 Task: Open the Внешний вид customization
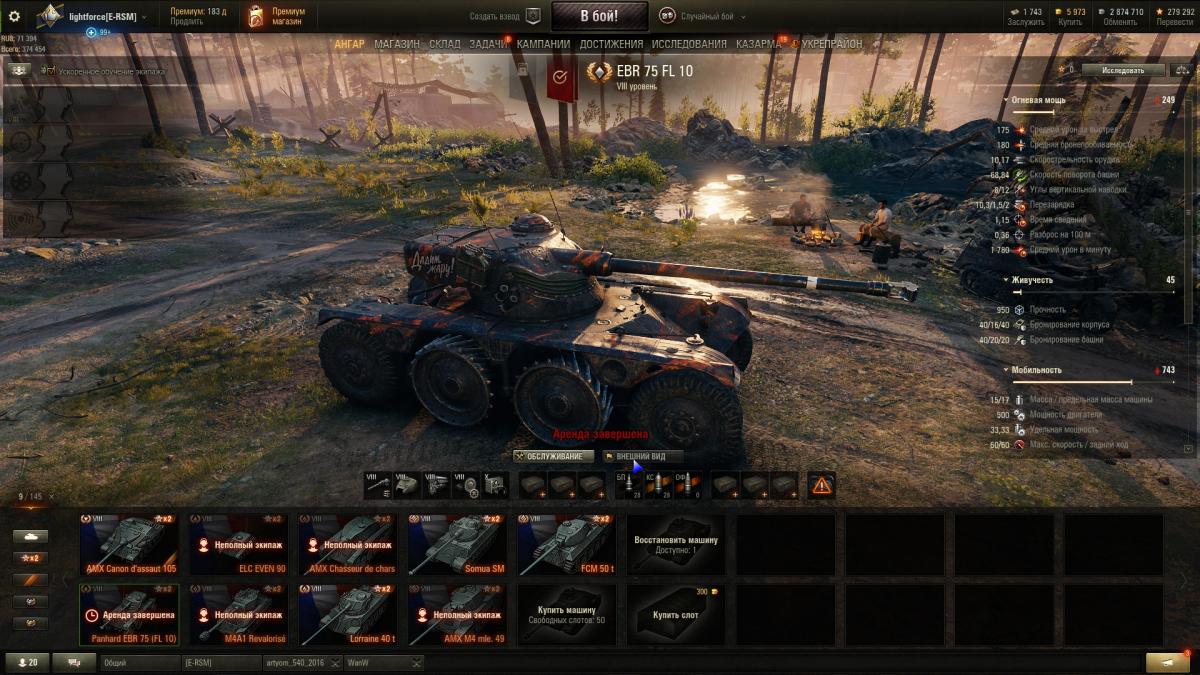click(x=640, y=456)
